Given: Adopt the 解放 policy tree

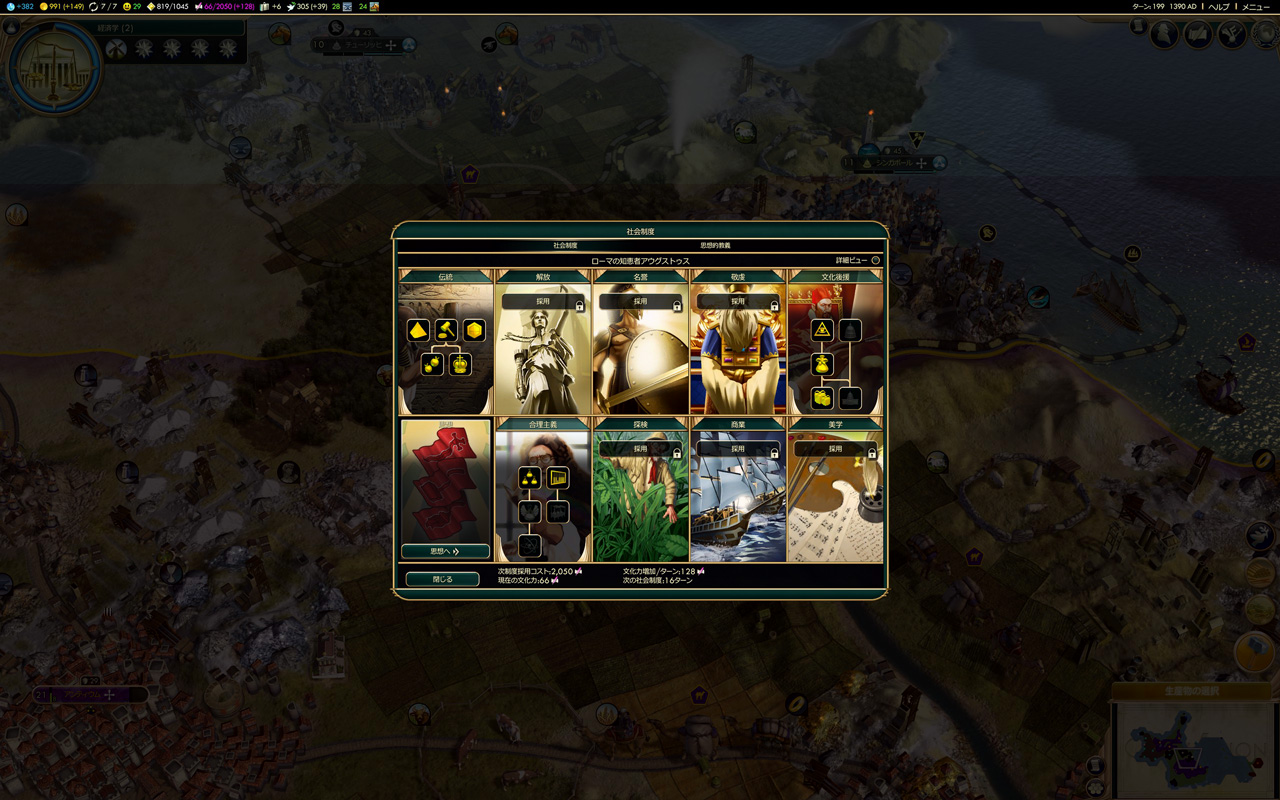Looking at the screenshot, I should point(542,301).
